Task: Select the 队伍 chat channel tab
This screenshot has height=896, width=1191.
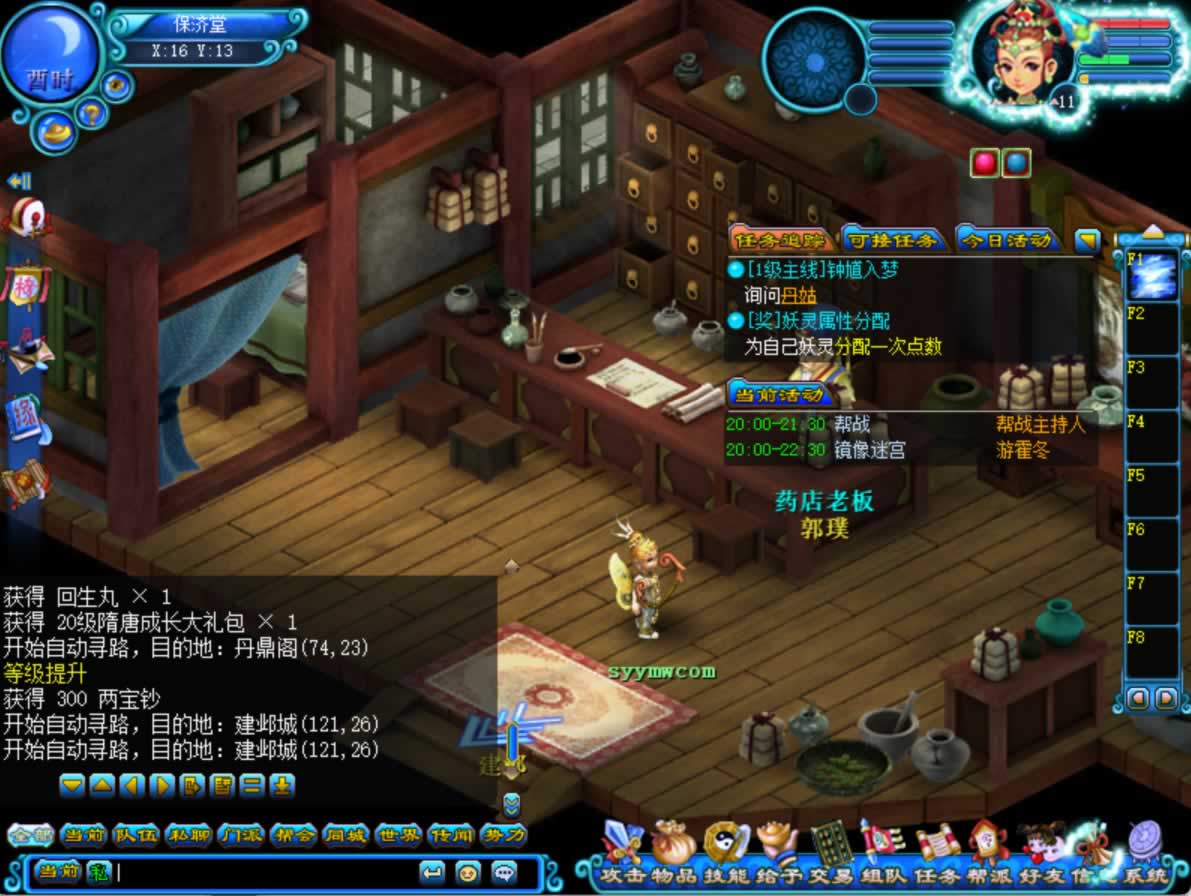Action: point(134,835)
